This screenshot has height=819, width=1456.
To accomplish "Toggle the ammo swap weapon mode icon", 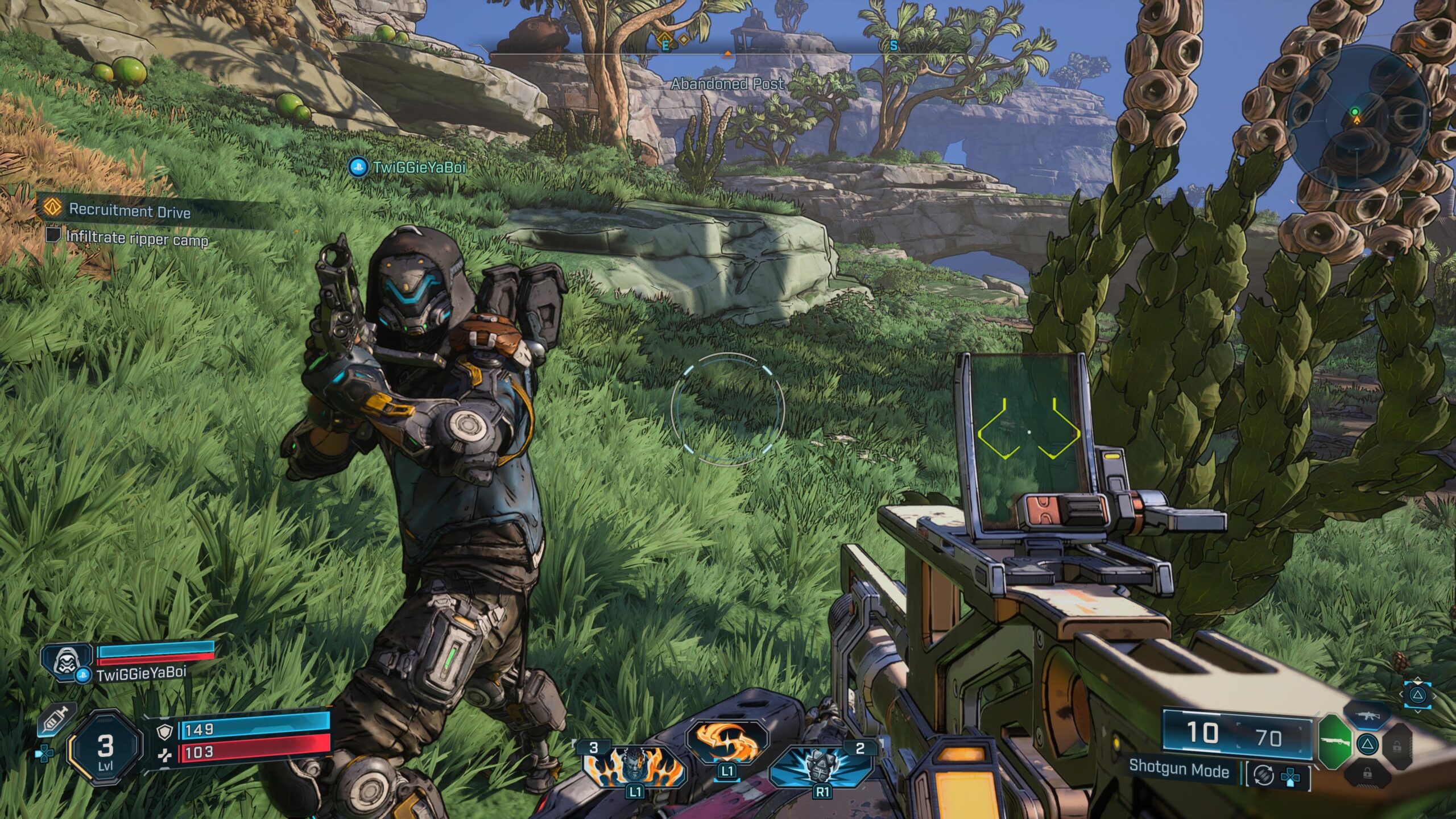I will point(1263,776).
